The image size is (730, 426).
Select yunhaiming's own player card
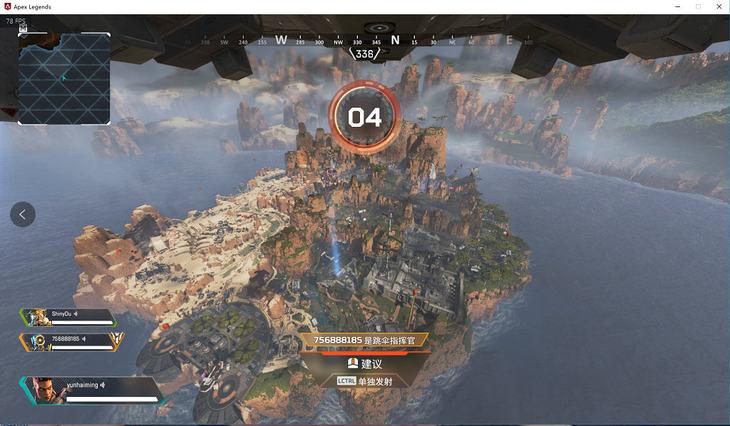pyautogui.click(x=88, y=389)
